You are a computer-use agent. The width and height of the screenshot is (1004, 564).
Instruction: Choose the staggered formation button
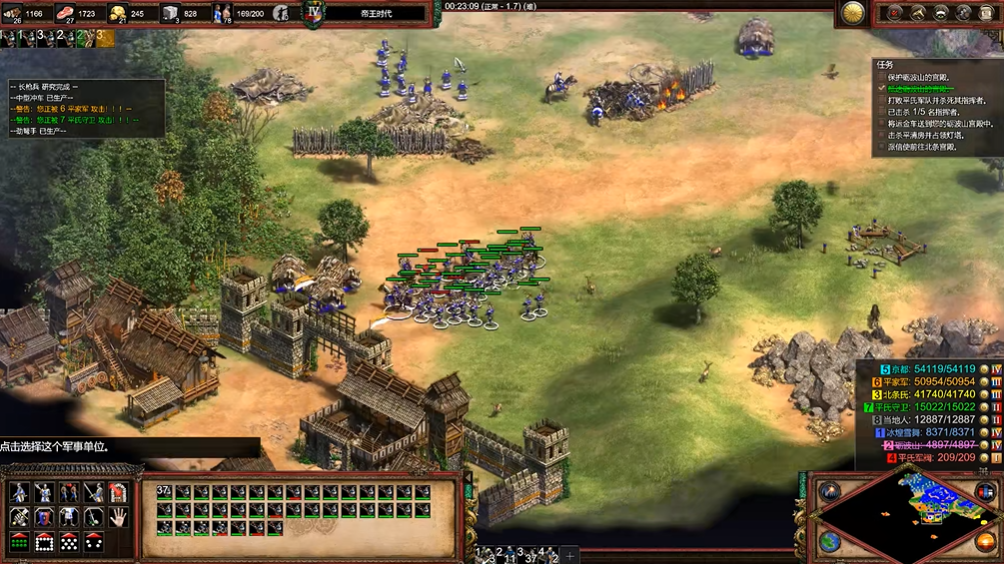pyautogui.click(x=69, y=542)
